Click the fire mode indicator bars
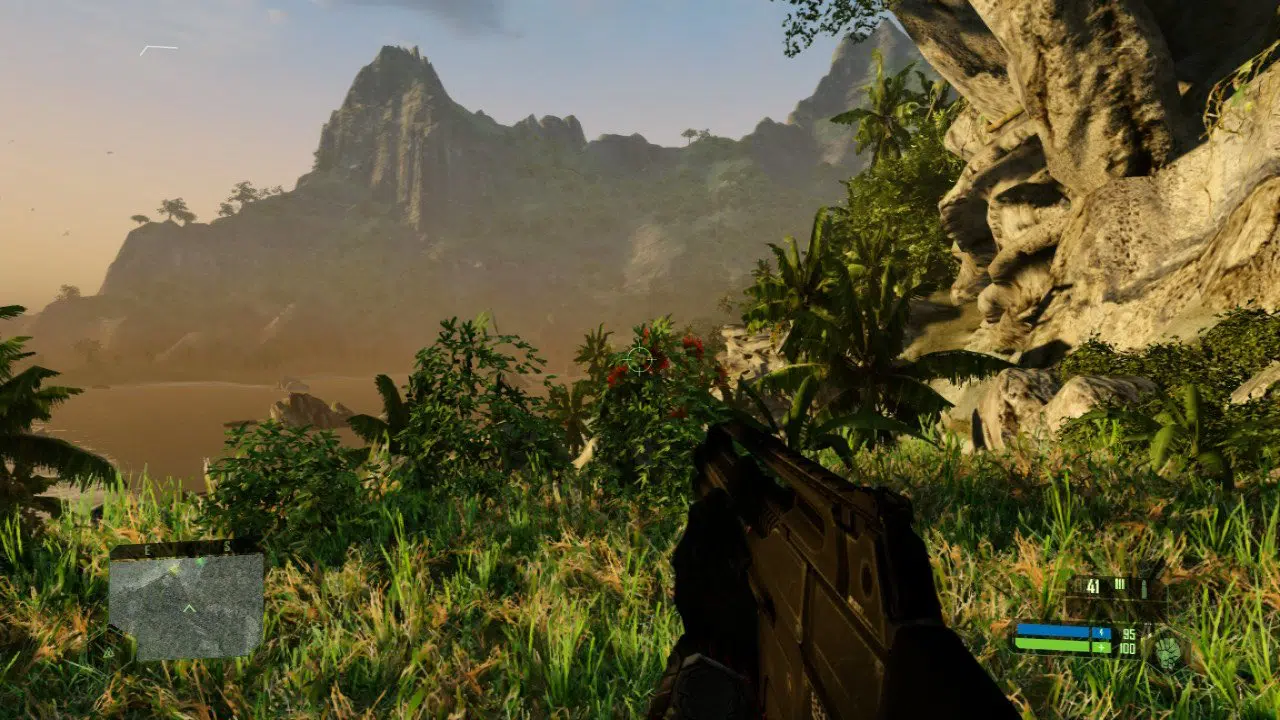Image resolution: width=1280 pixels, height=720 pixels. tap(1119, 584)
